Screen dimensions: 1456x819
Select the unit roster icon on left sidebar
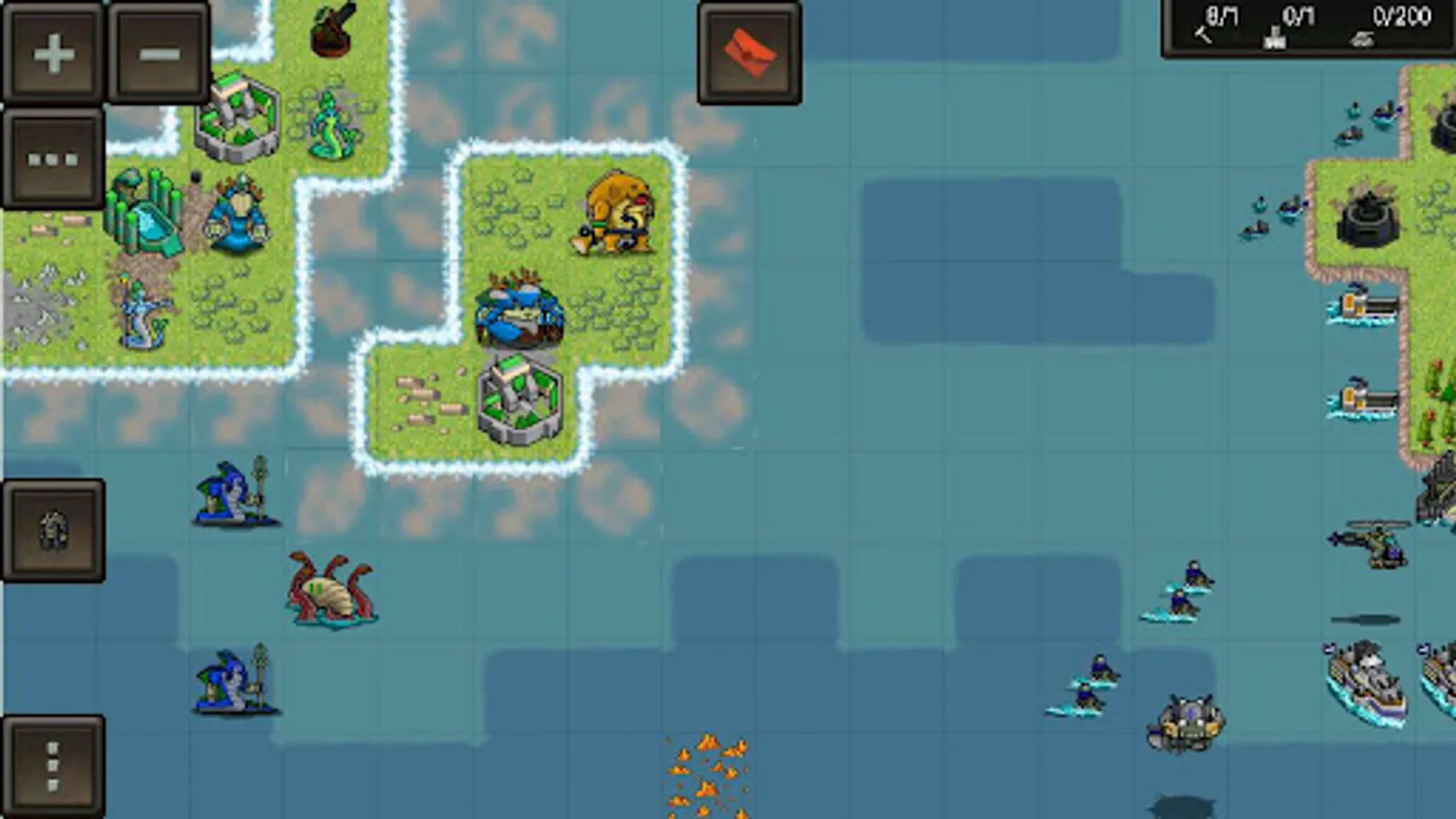[x=53, y=531]
